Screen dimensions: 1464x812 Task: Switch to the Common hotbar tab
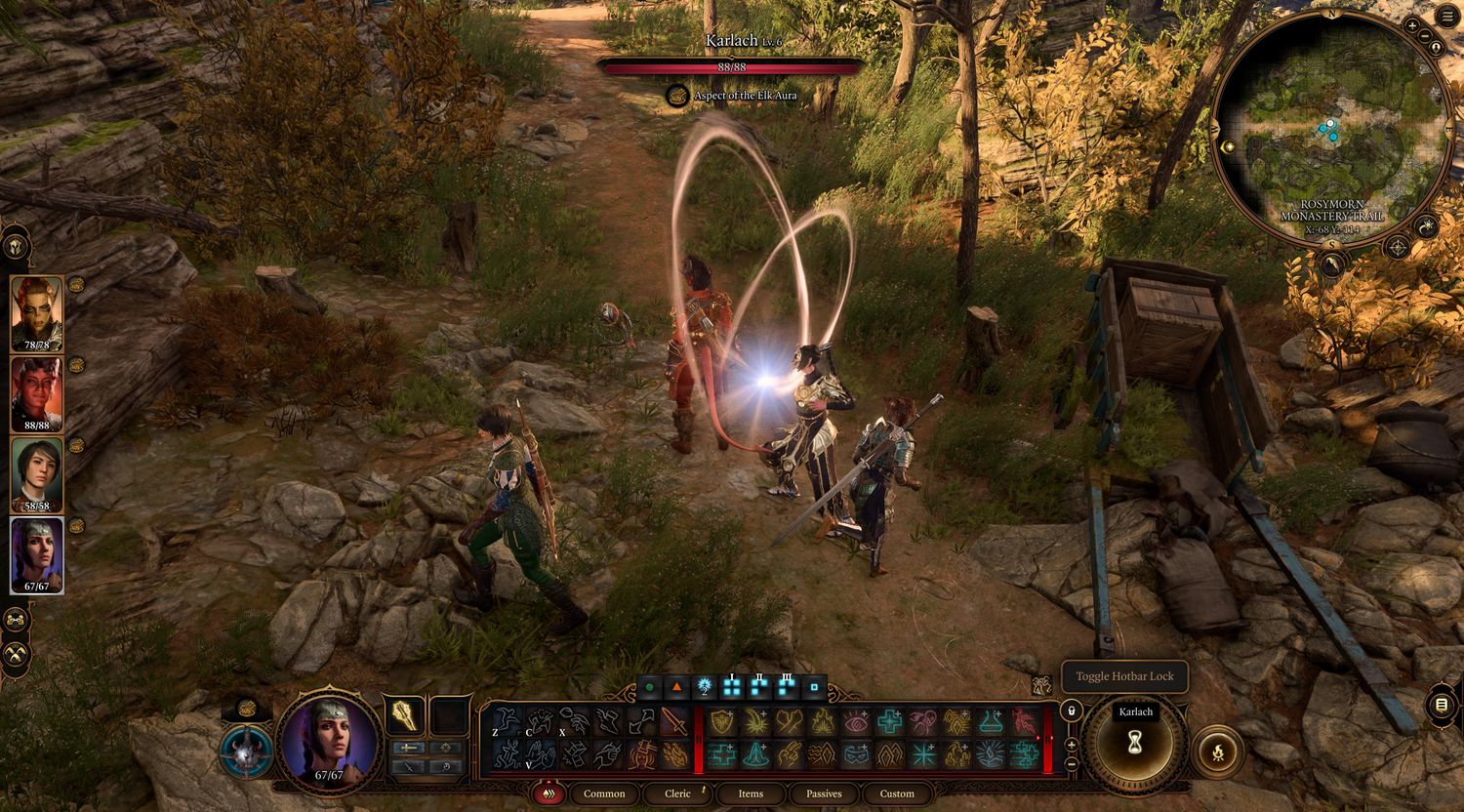(604, 793)
